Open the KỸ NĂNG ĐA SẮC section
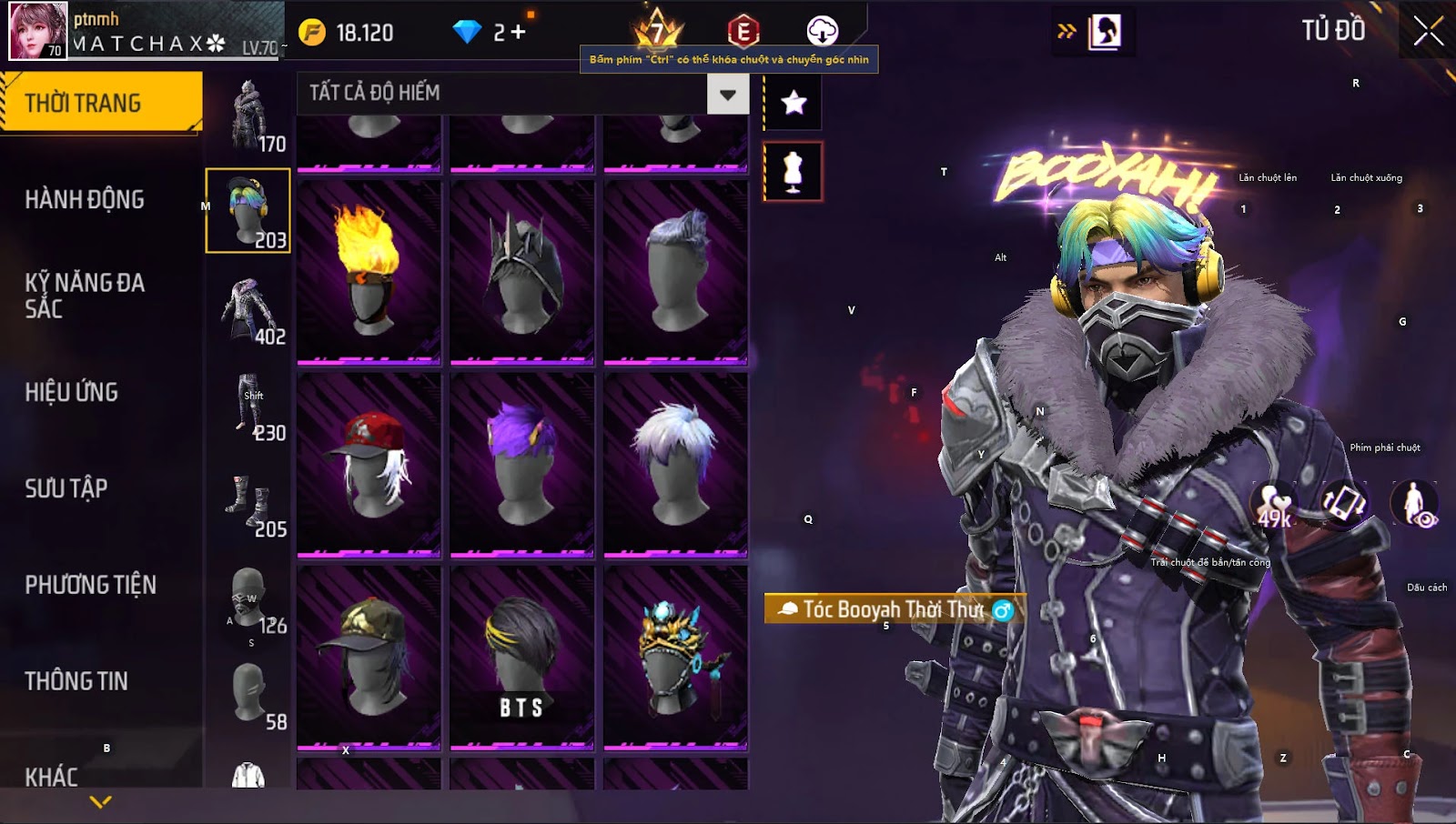Image resolution: width=1456 pixels, height=824 pixels. coord(85,296)
